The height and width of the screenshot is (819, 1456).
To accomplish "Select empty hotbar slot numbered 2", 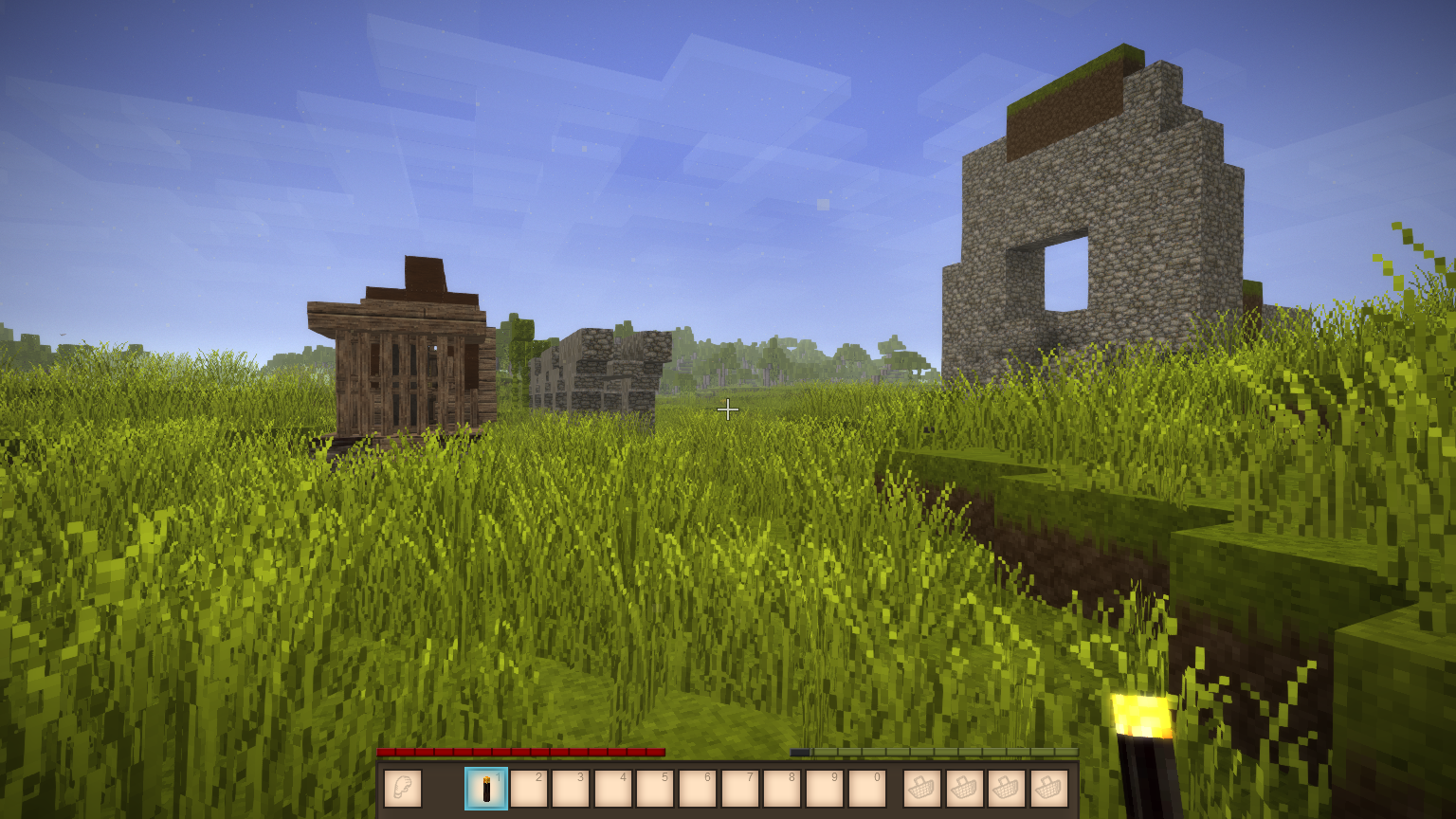I will (x=529, y=789).
